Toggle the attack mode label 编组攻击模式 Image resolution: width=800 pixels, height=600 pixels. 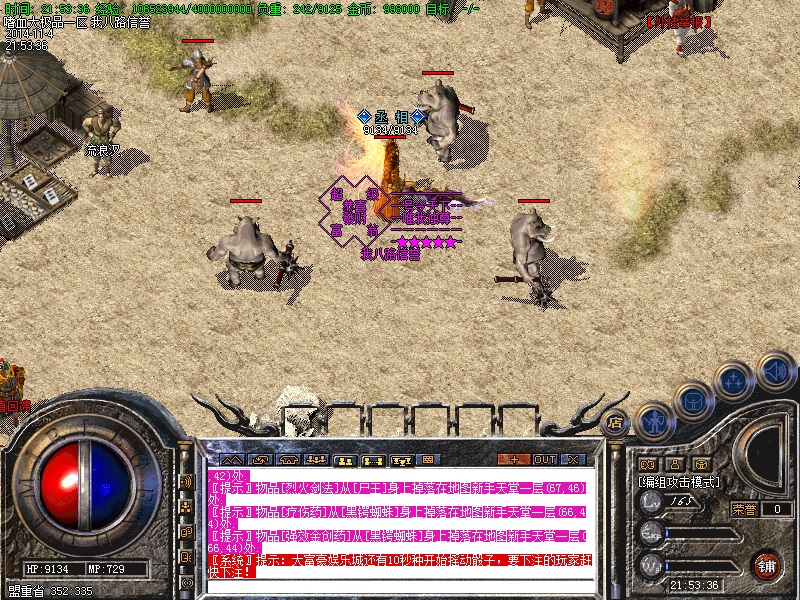click(x=678, y=482)
